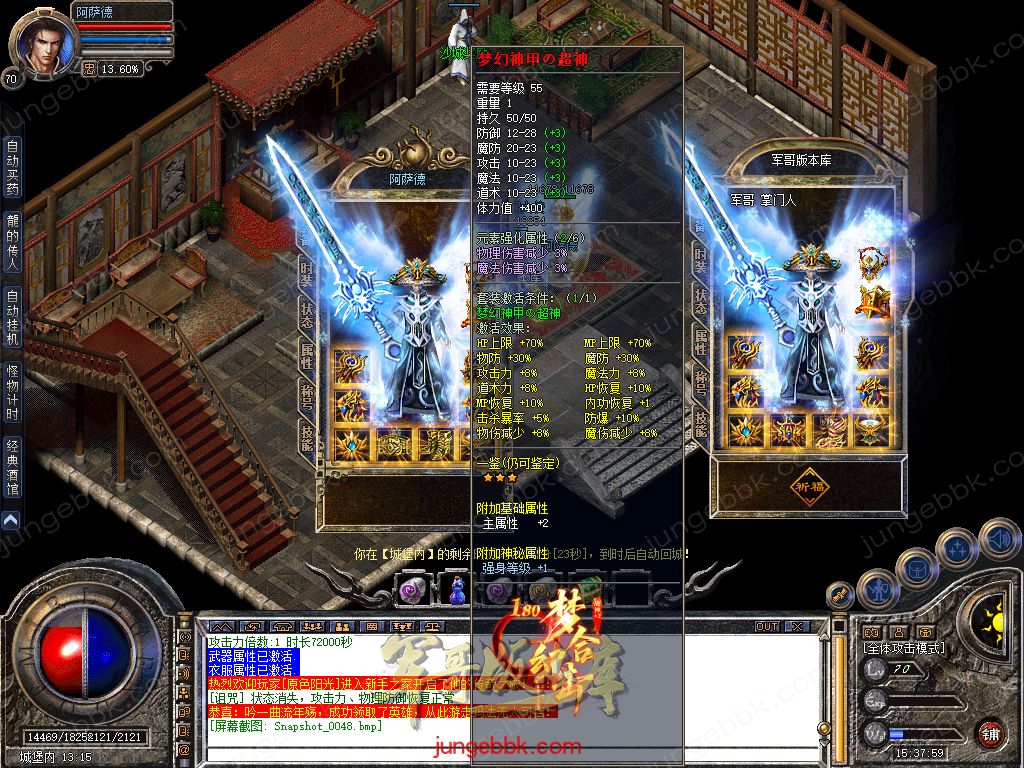Click the OUT button above chat
Image resolution: width=1024 pixels, height=768 pixels.
coord(767,627)
